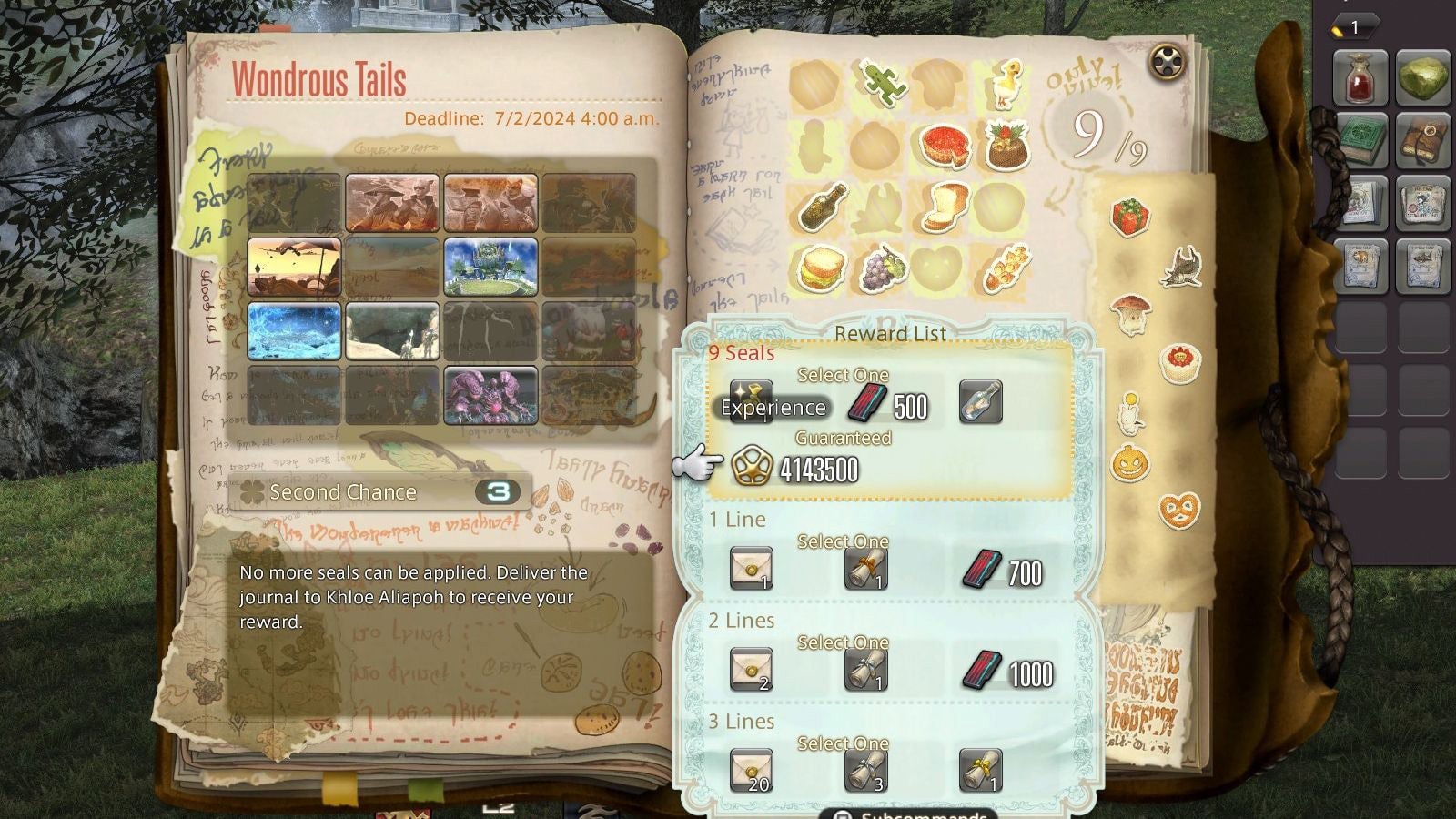Image resolution: width=1456 pixels, height=819 pixels.
Task: Click the Second Chance counter
Action: (x=498, y=491)
